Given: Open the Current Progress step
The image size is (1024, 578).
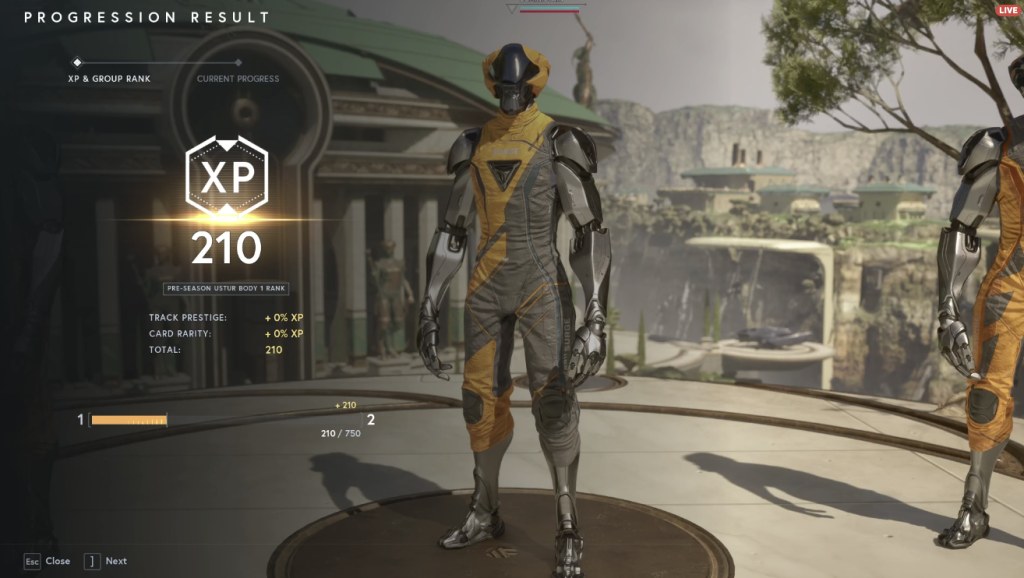Looking at the screenshot, I should tap(238, 79).
